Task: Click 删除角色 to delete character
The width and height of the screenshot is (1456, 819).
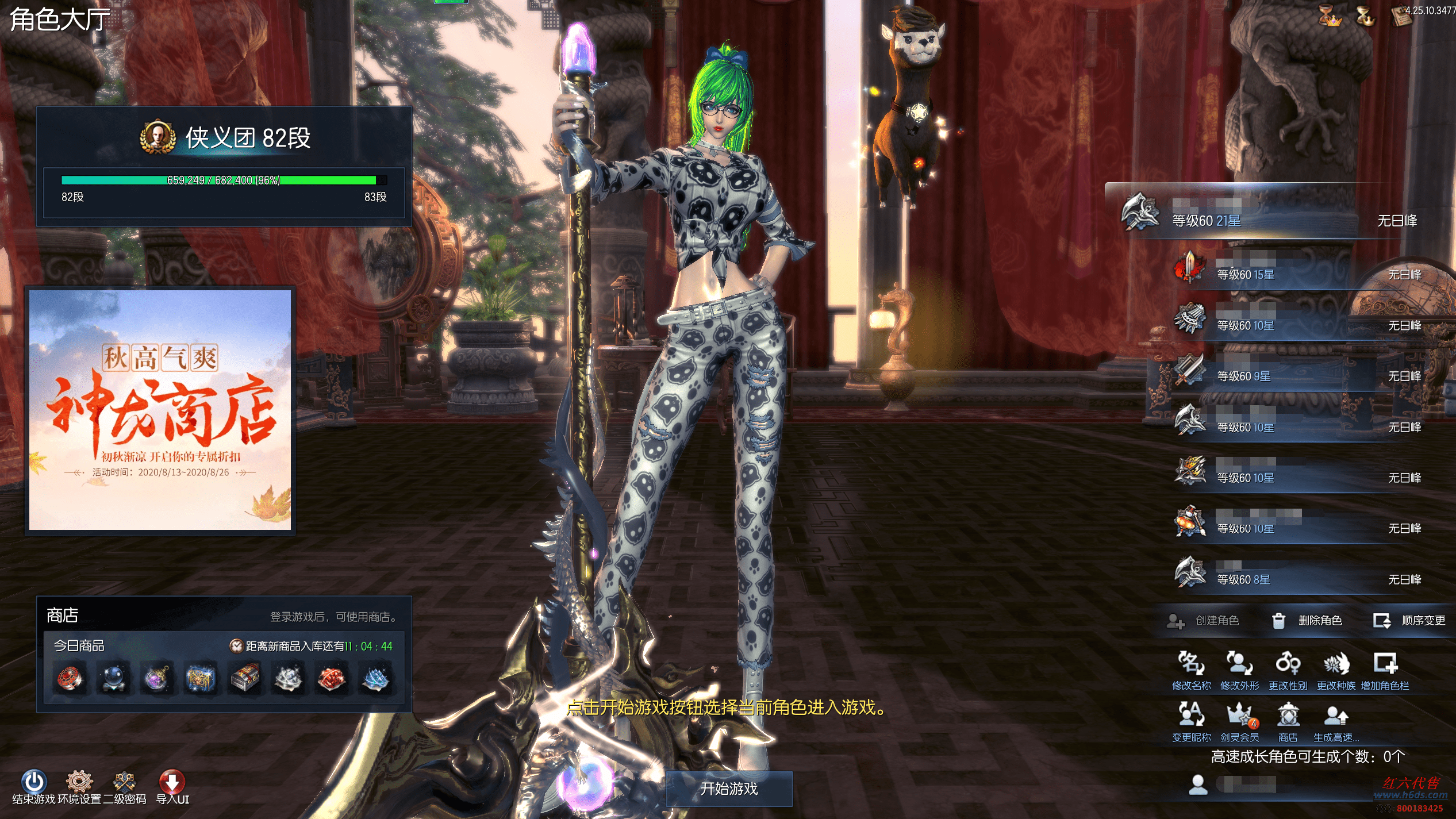Action: 1308,621
